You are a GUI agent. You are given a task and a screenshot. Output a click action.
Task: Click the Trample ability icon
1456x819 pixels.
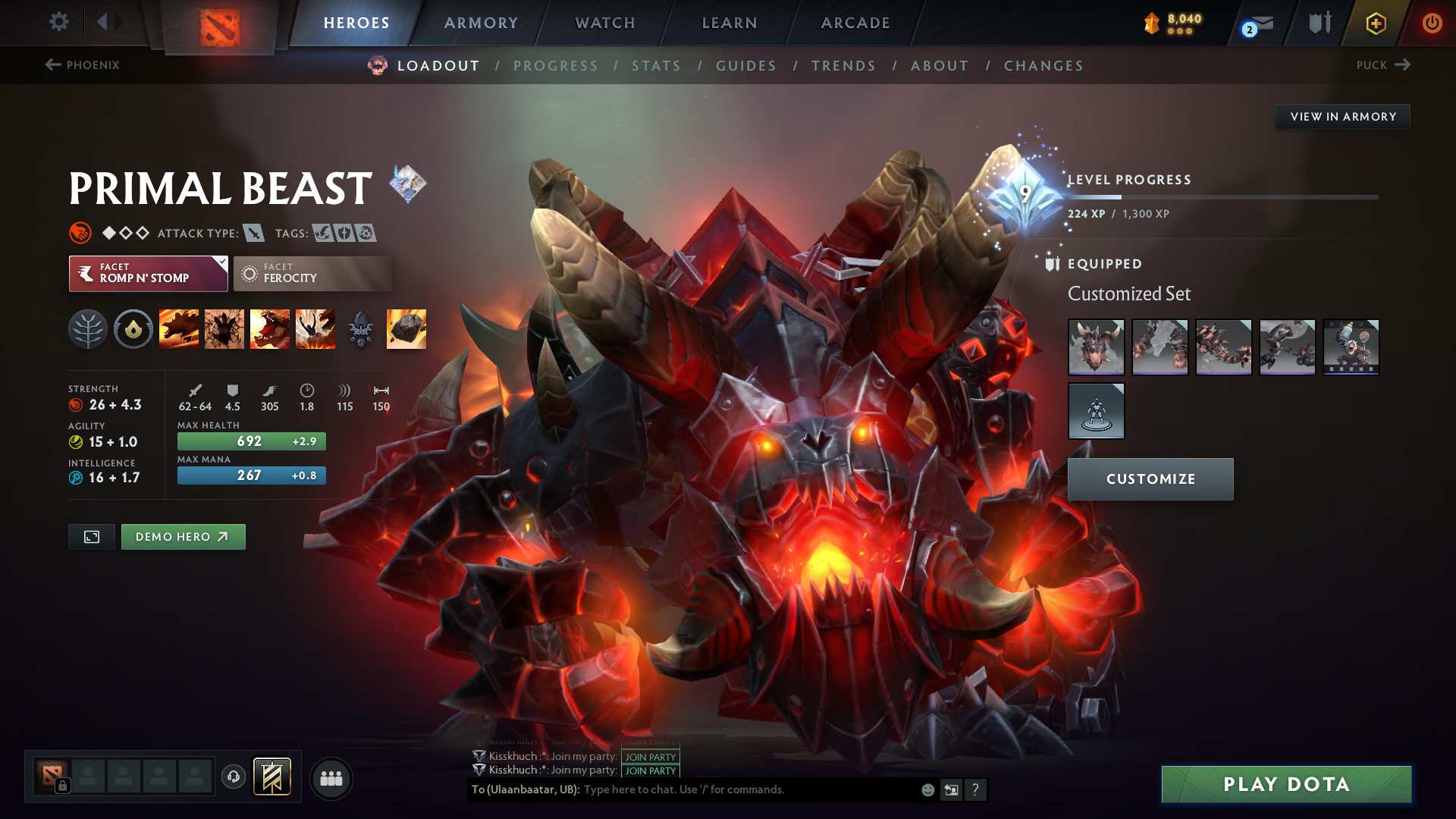click(224, 328)
